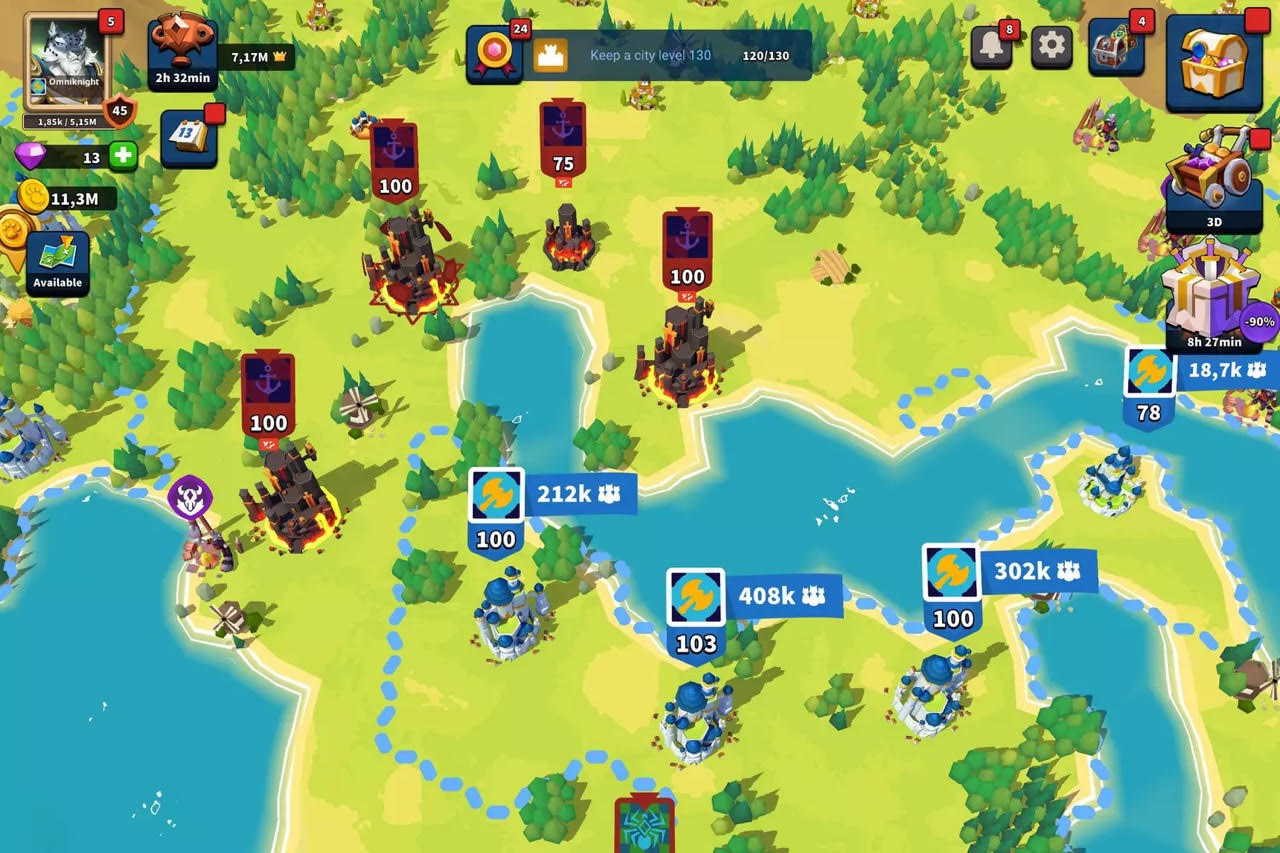The height and width of the screenshot is (853, 1280).
Task: Open the Omniknight player profile portrait
Action: (67, 61)
